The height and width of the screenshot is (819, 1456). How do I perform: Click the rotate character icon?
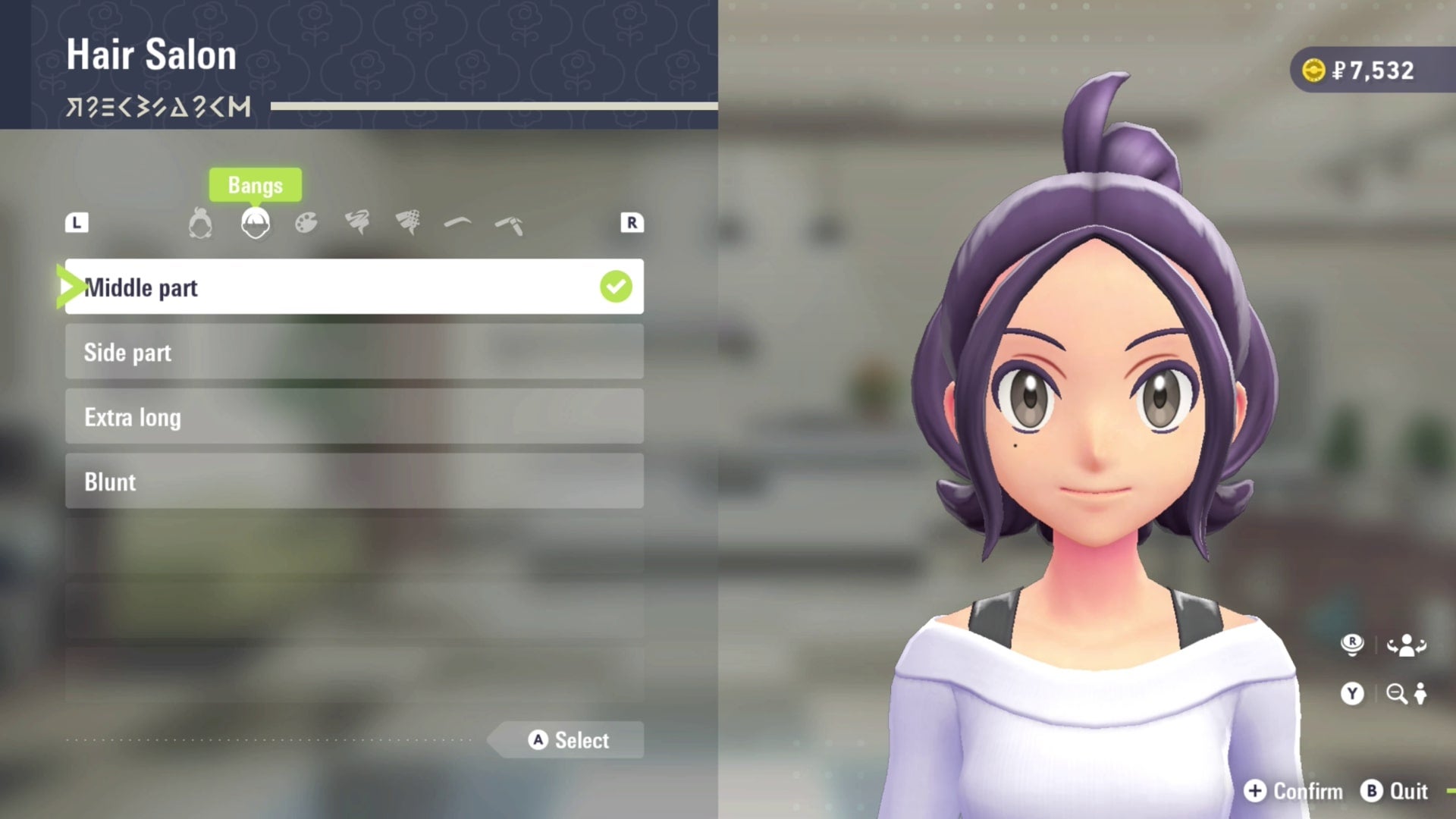[1405, 645]
